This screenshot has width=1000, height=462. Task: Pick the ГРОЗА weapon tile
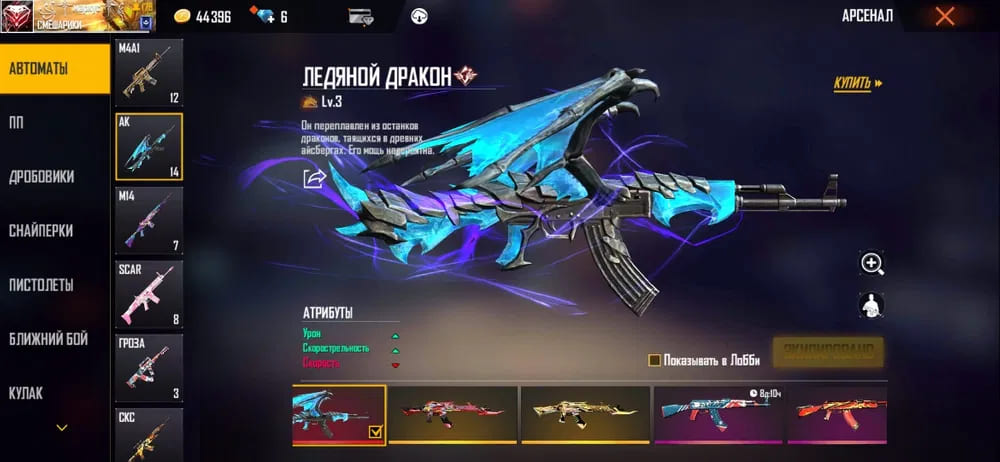click(149, 367)
